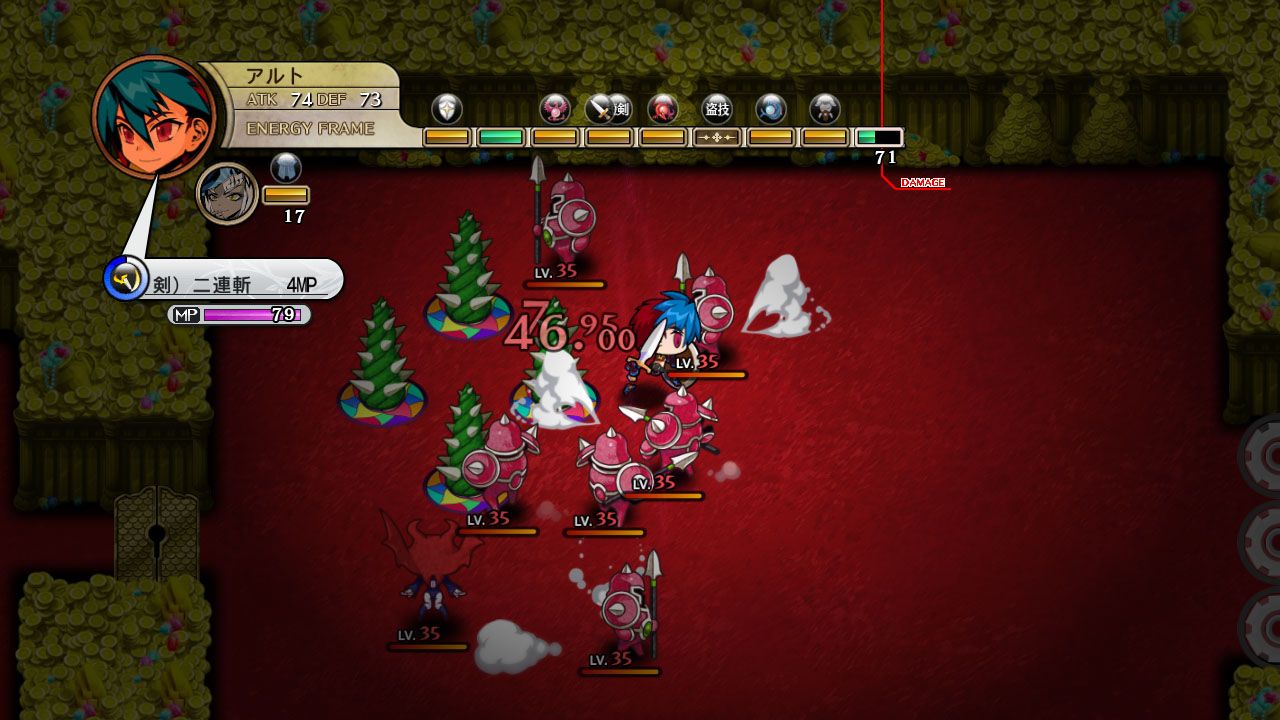Click the ATK 74 stat display
The image size is (1280, 720).
(267, 99)
